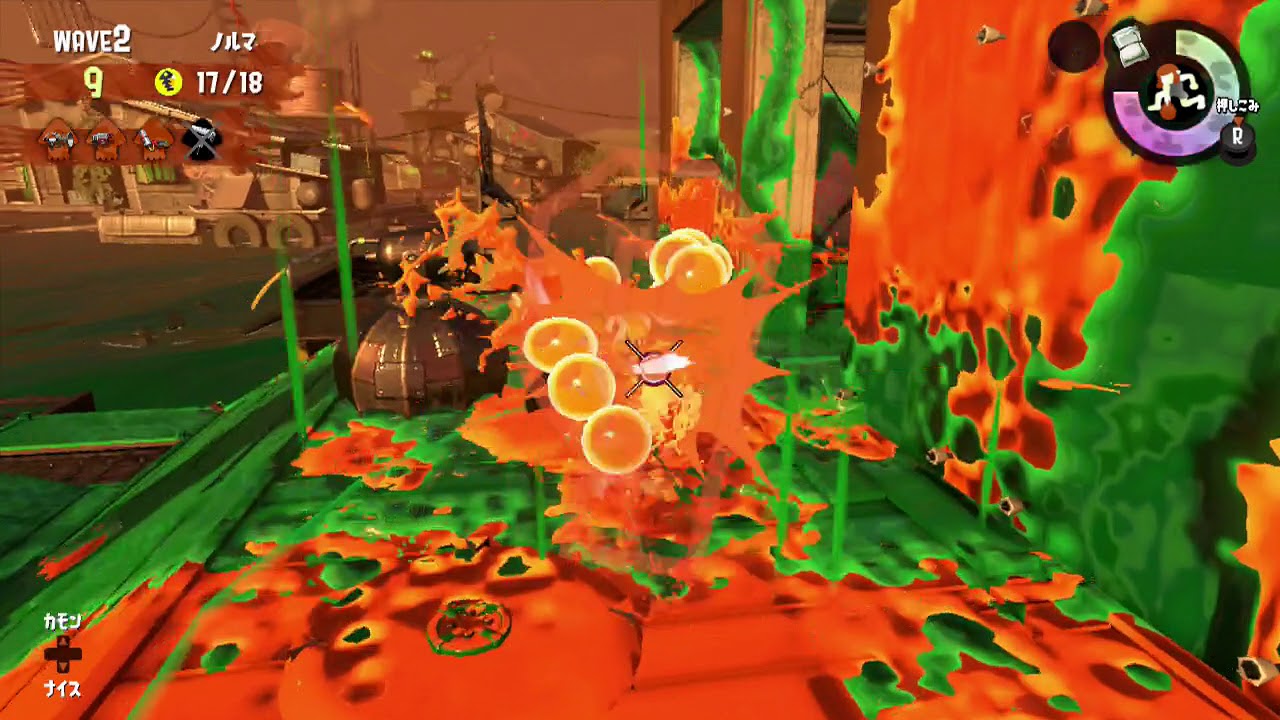
Task: Click the special weapon pouch icon
Action: click(1130, 45)
